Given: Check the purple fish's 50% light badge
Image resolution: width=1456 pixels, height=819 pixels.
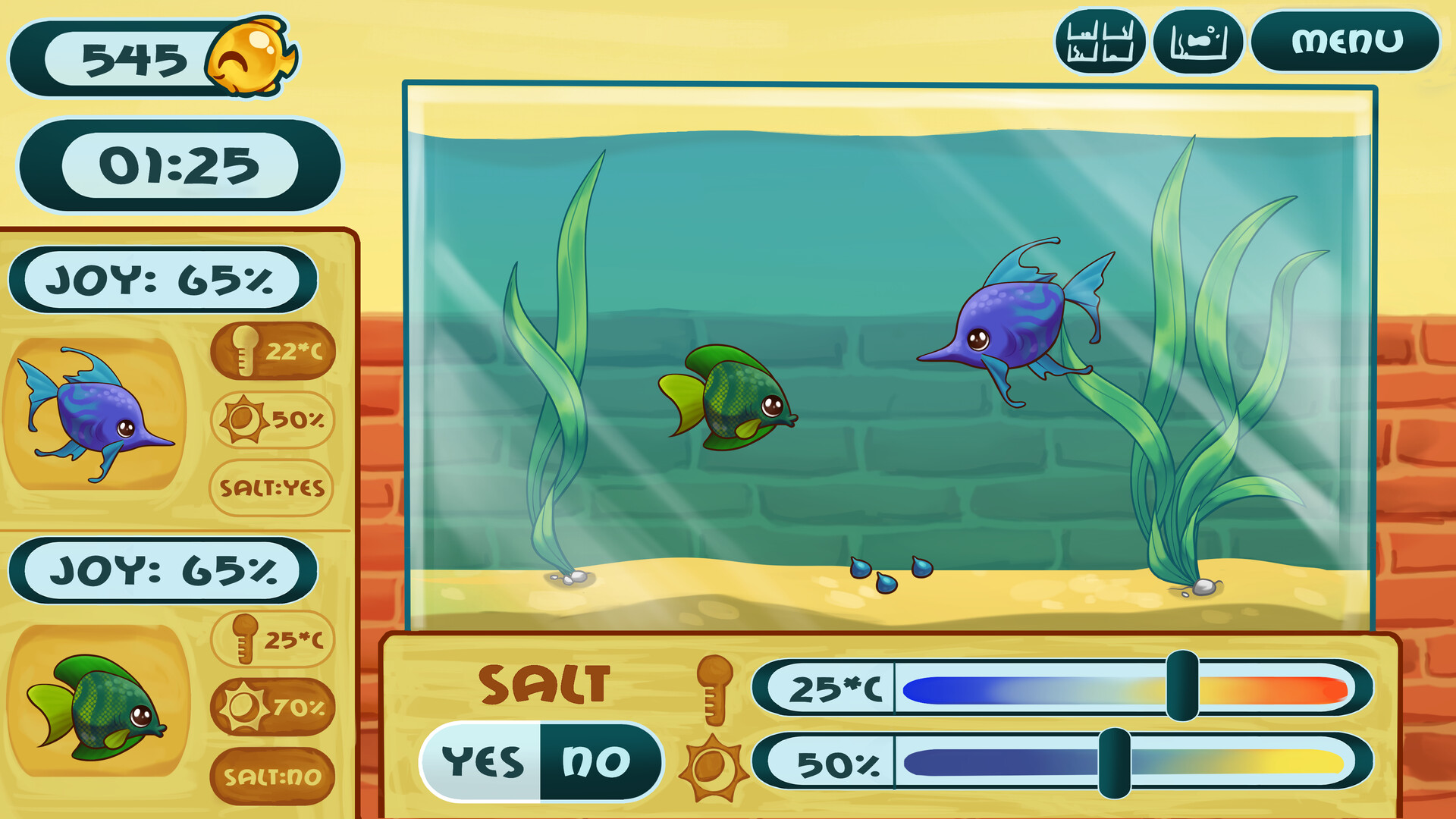Looking at the screenshot, I should point(273,418).
